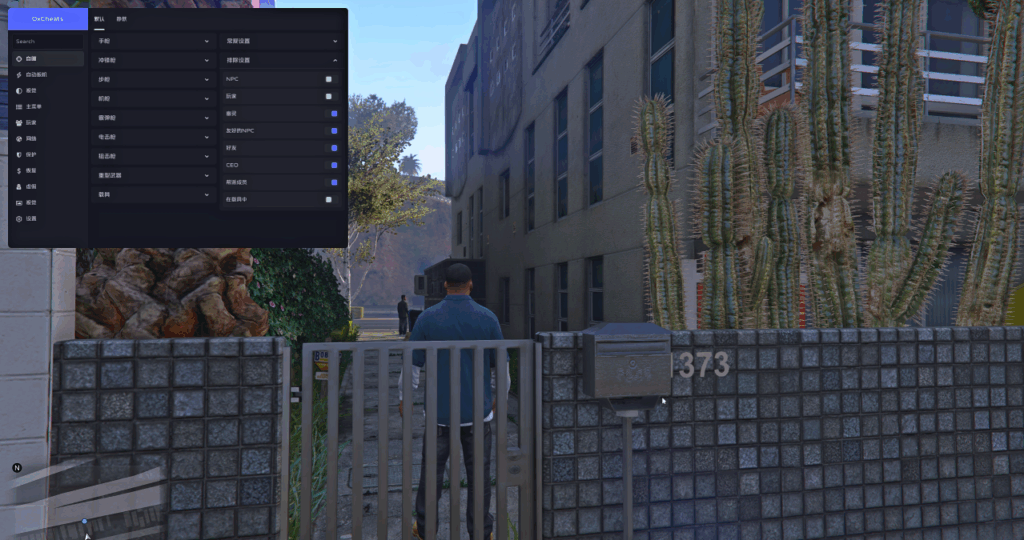Screen dimensions: 1024x540
Task: Toggle the NPC exclusion checkbox
Action: click(x=329, y=78)
